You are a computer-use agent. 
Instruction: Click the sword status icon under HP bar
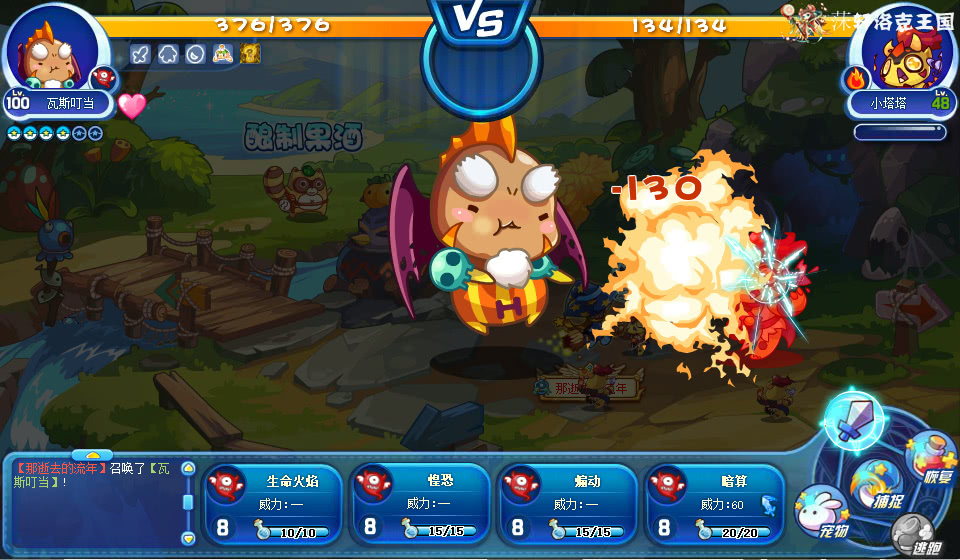tap(140, 54)
